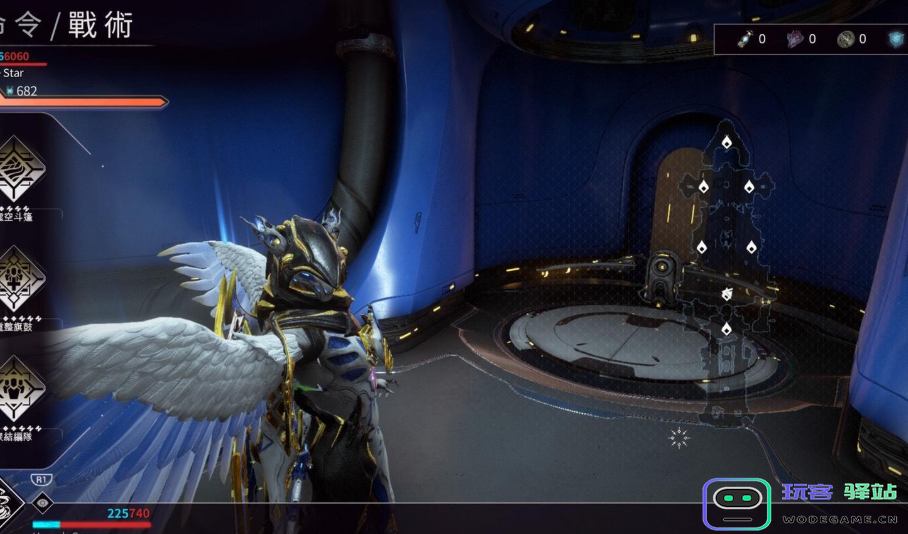Select the topmost marker on the ship map
The width and height of the screenshot is (908, 534).
tap(727, 142)
